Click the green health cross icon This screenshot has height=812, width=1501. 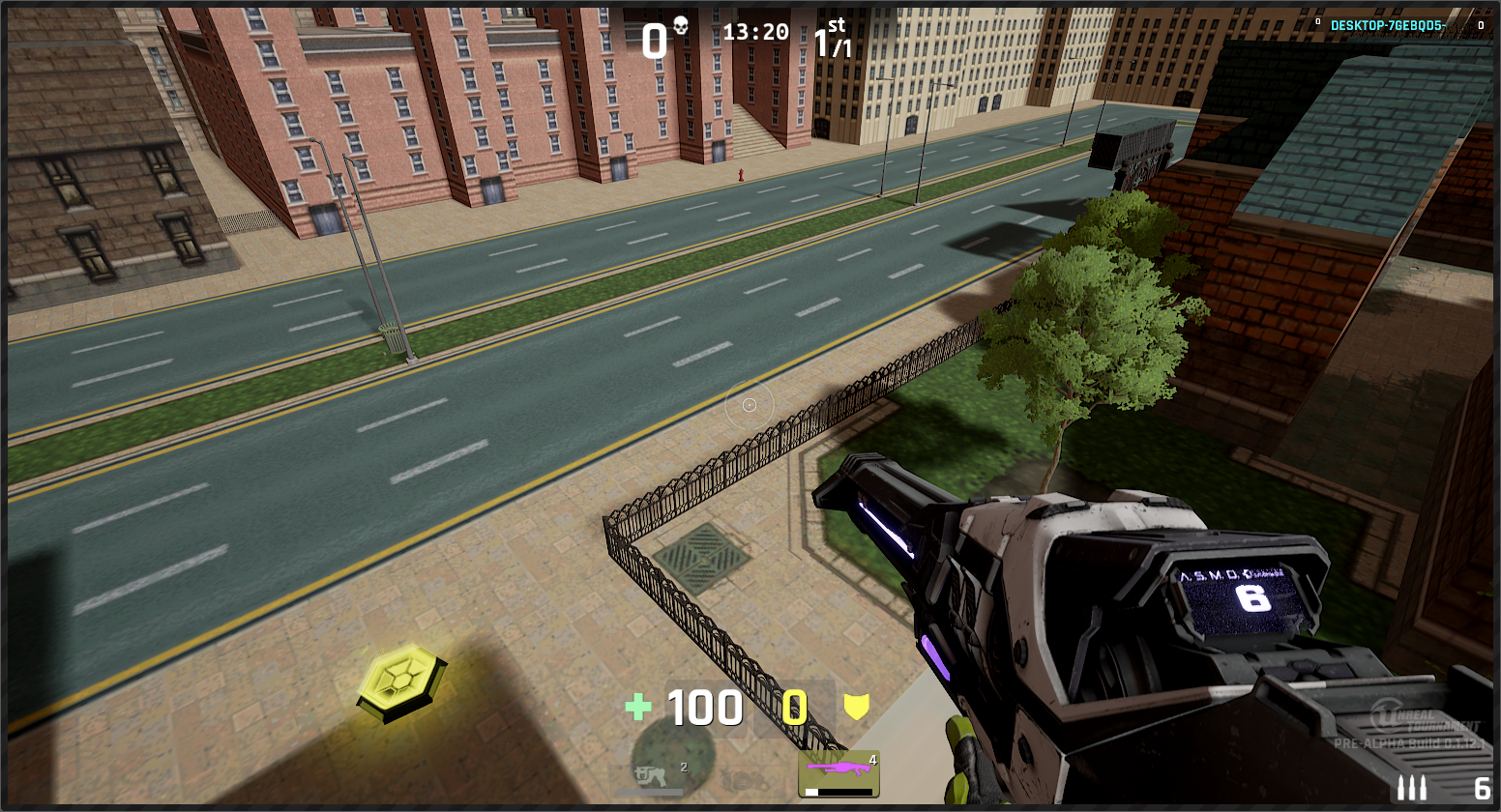(638, 708)
